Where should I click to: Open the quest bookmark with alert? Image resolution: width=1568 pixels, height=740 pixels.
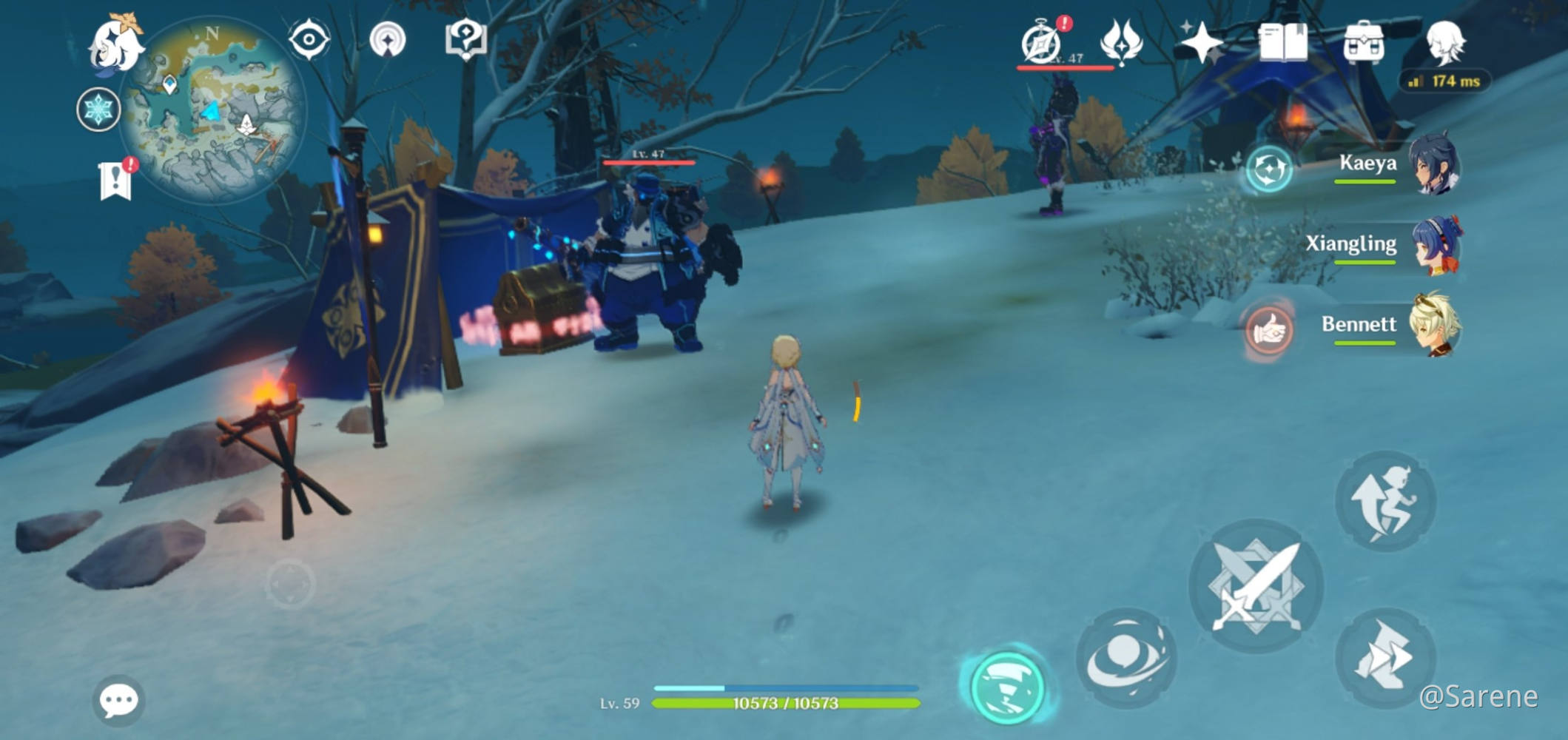pos(116,180)
